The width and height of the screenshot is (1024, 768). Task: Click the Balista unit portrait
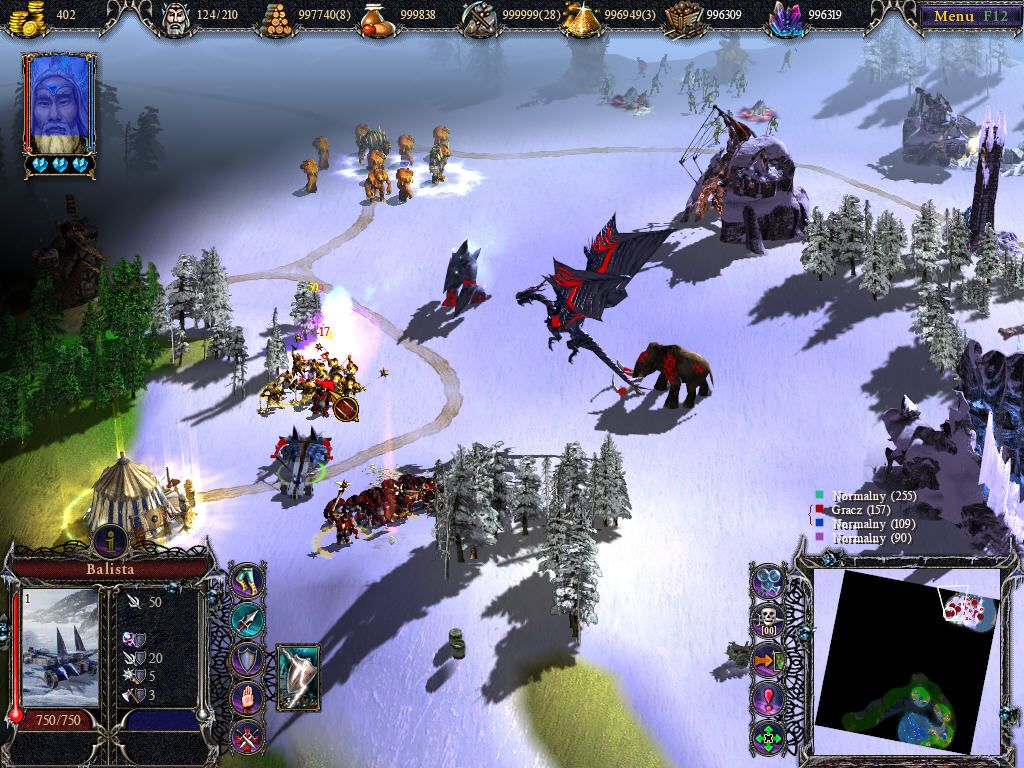click(60, 645)
